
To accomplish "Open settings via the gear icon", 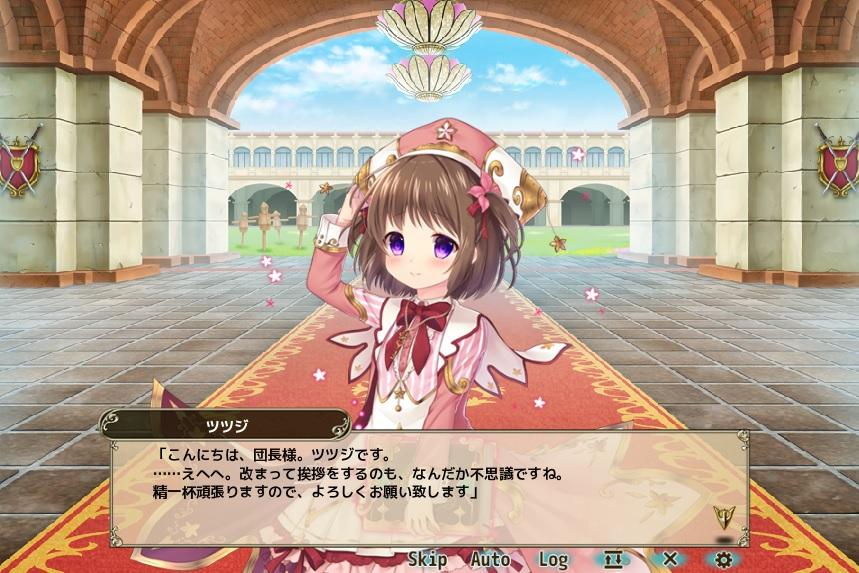I will point(723,560).
